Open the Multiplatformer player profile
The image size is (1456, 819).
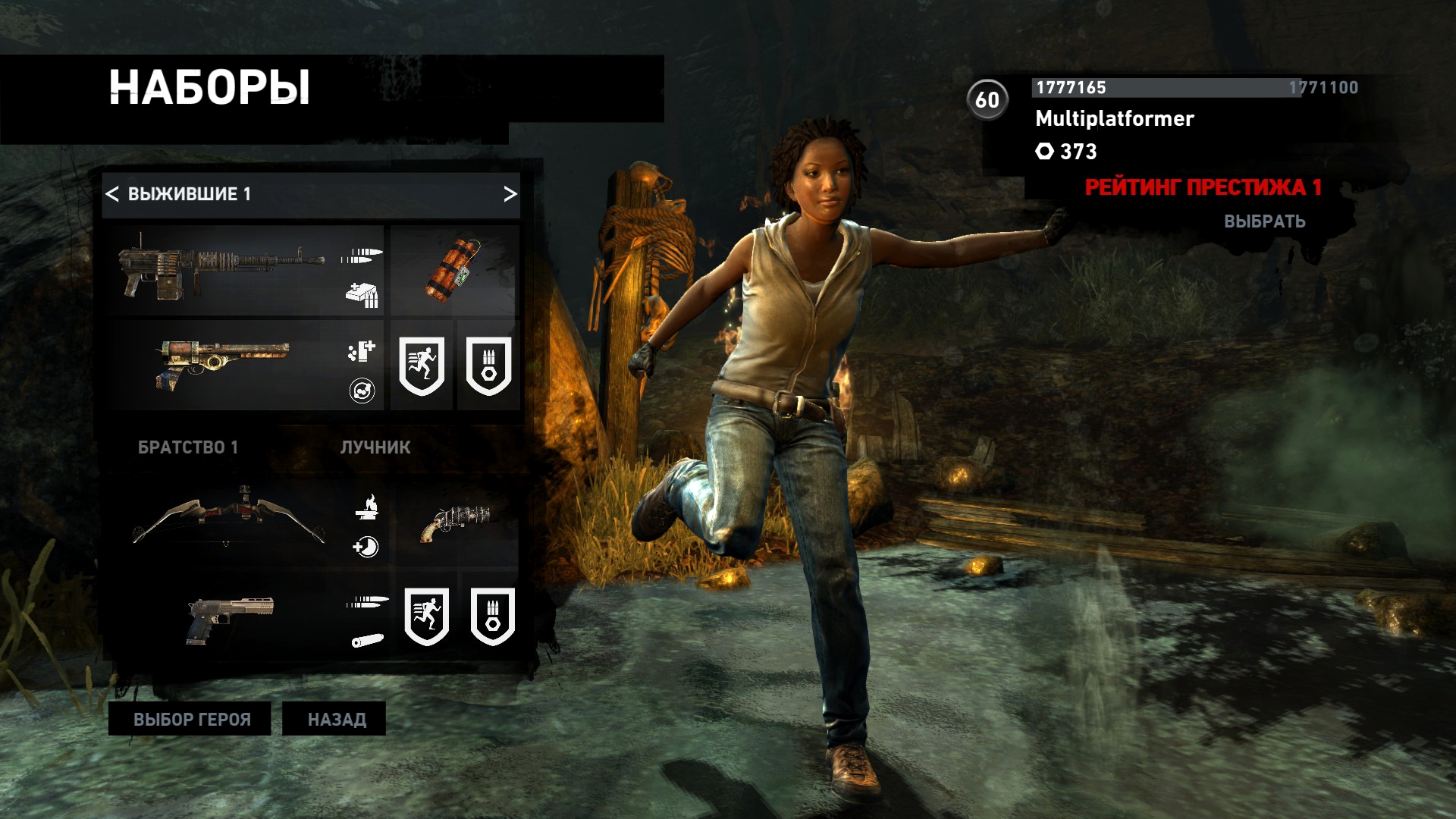click(x=1114, y=119)
